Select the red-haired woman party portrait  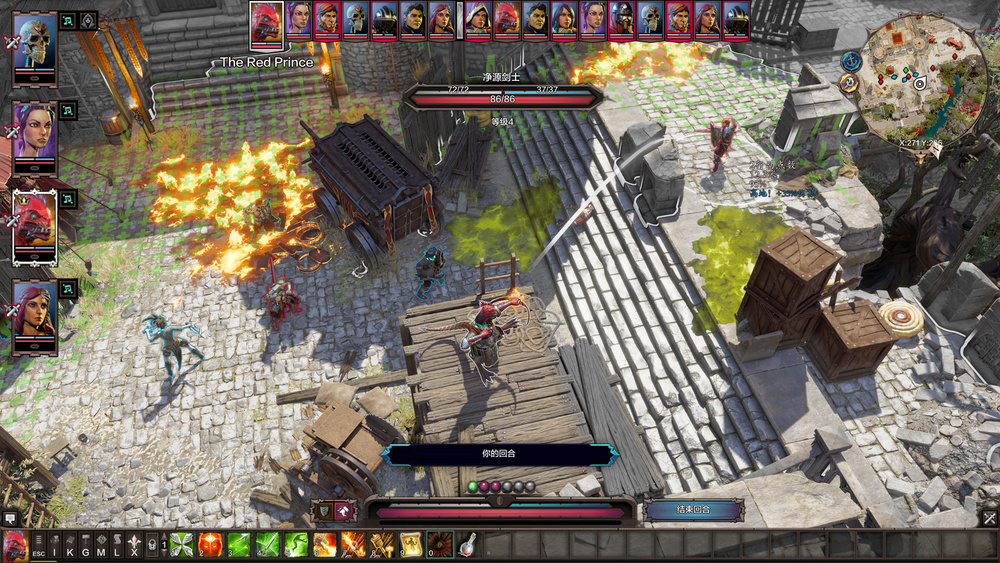tap(35, 311)
